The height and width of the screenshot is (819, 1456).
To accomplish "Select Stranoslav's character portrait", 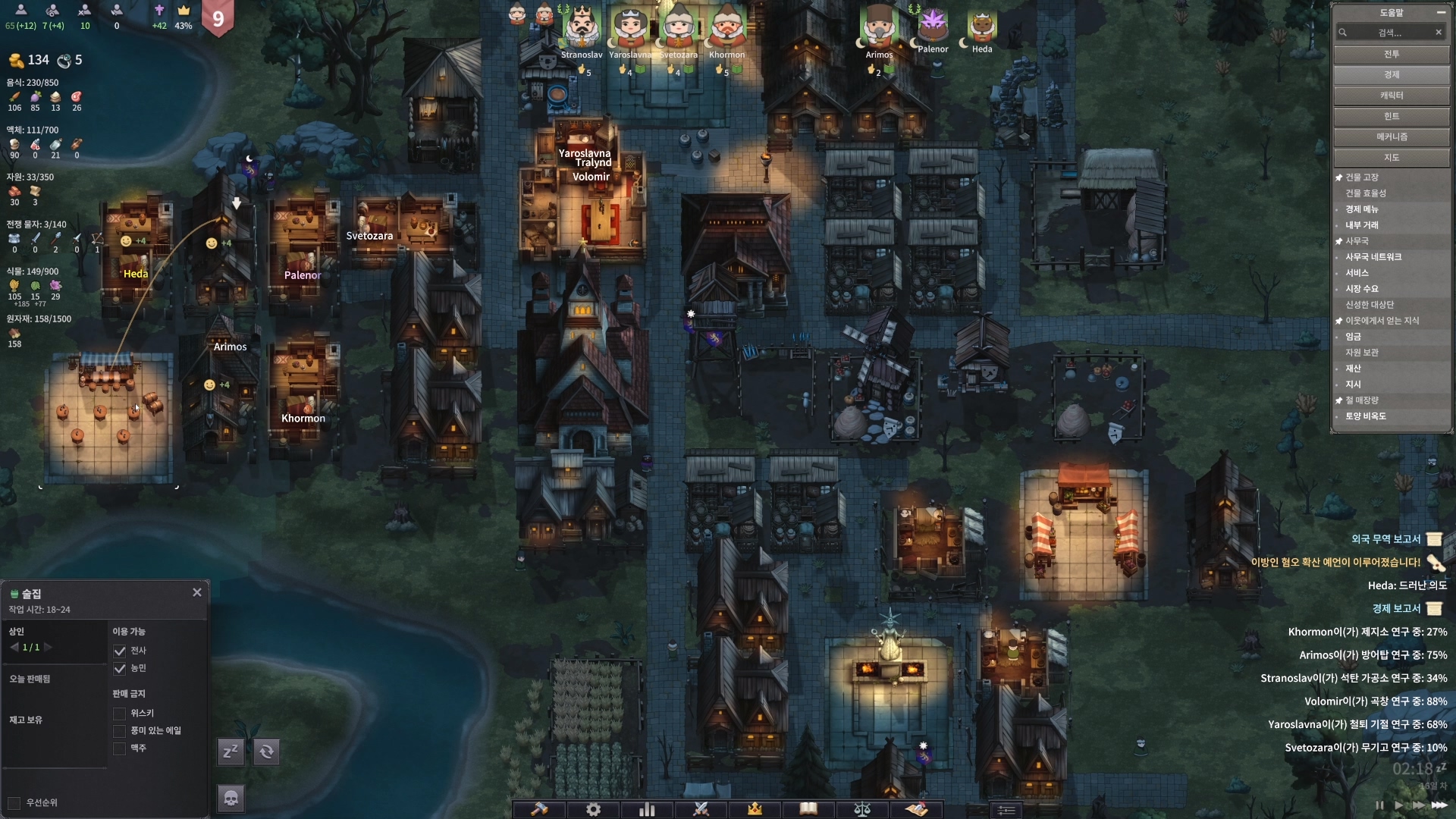I will 582,29.
